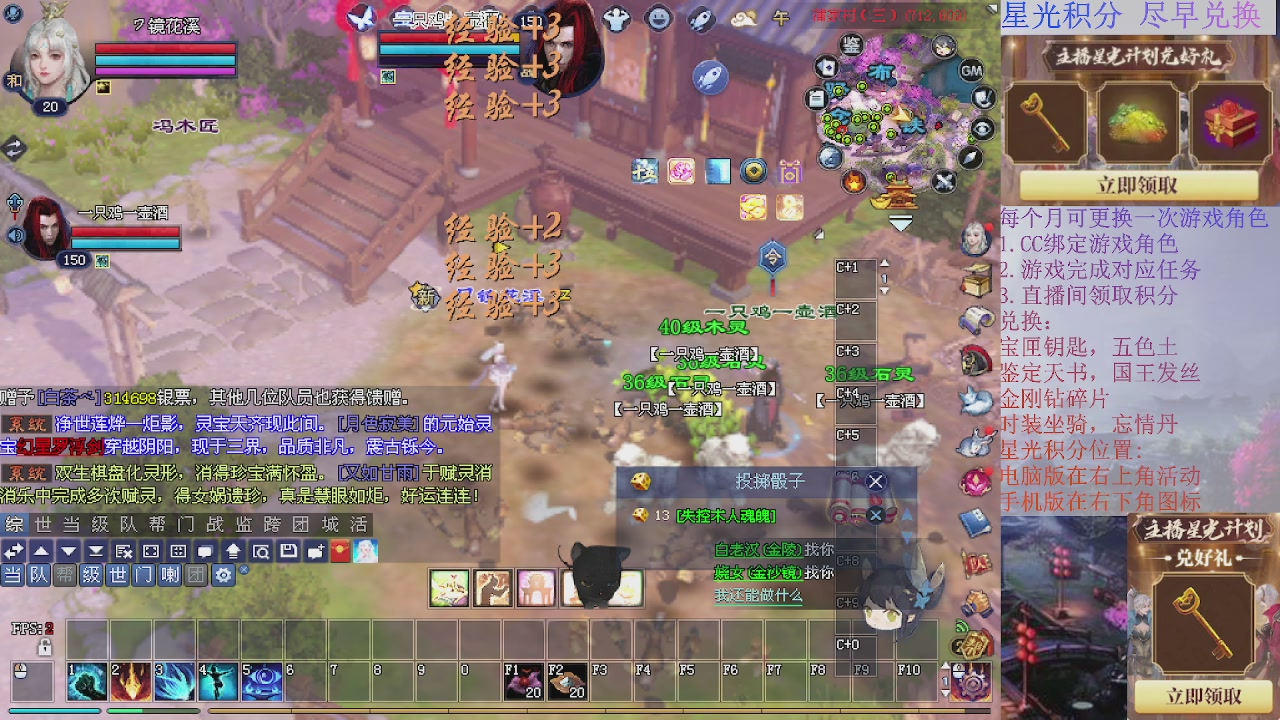
Task: Select the skill icon in hotbar slot 1
Action: (x=85, y=683)
